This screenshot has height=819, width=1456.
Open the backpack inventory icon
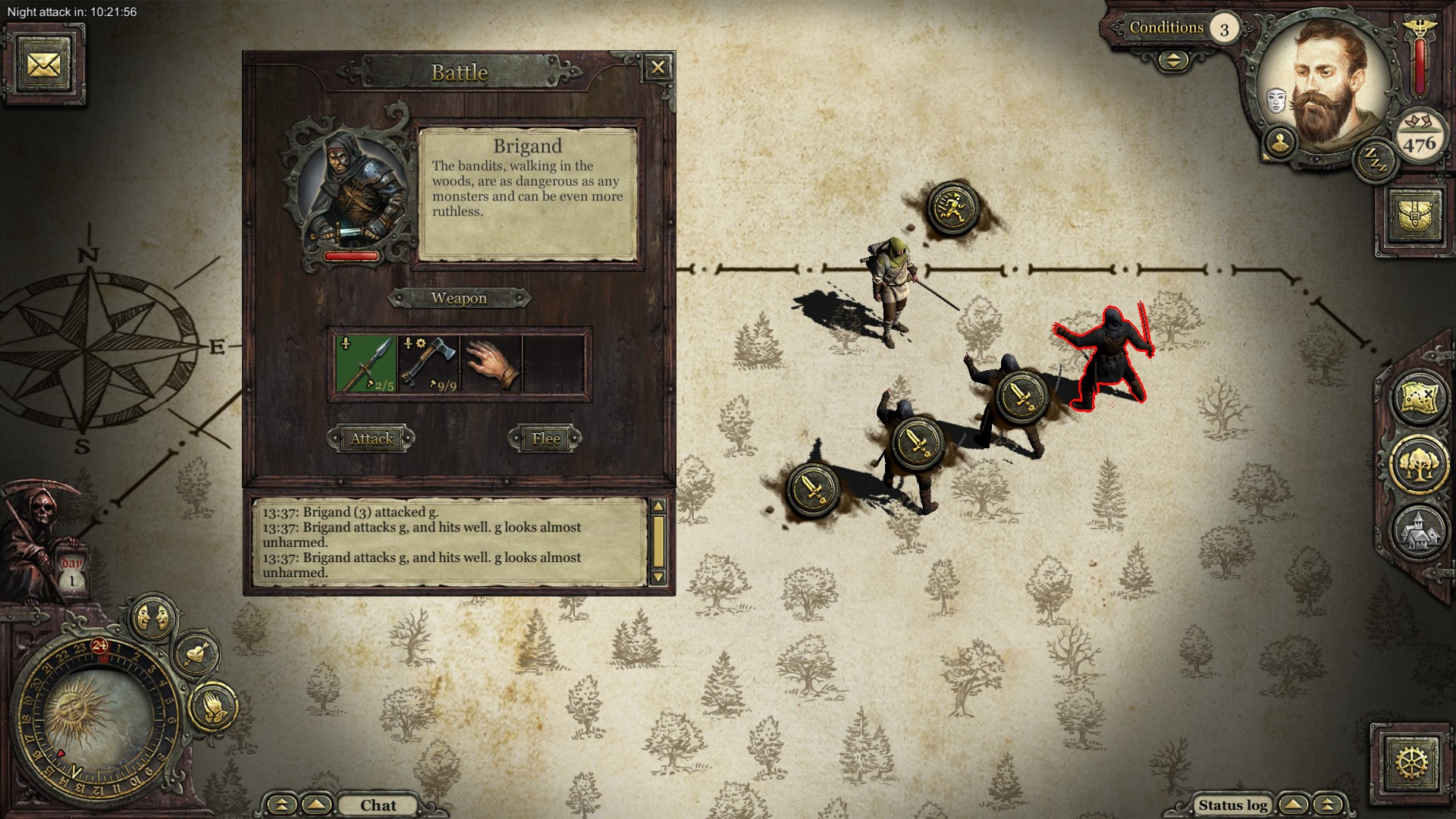coord(1416,216)
